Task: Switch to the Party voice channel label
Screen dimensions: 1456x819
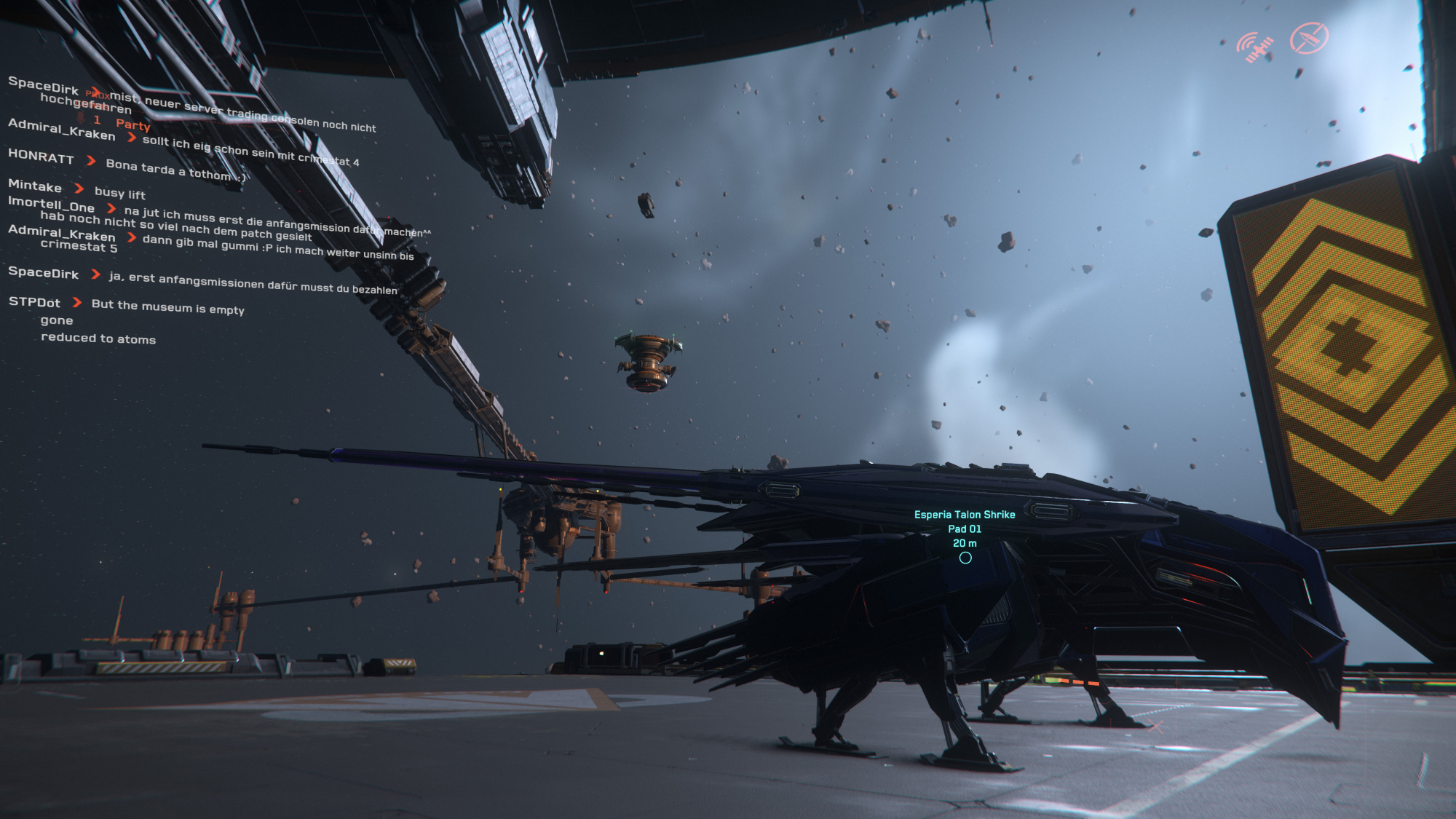Action: pos(132,124)
